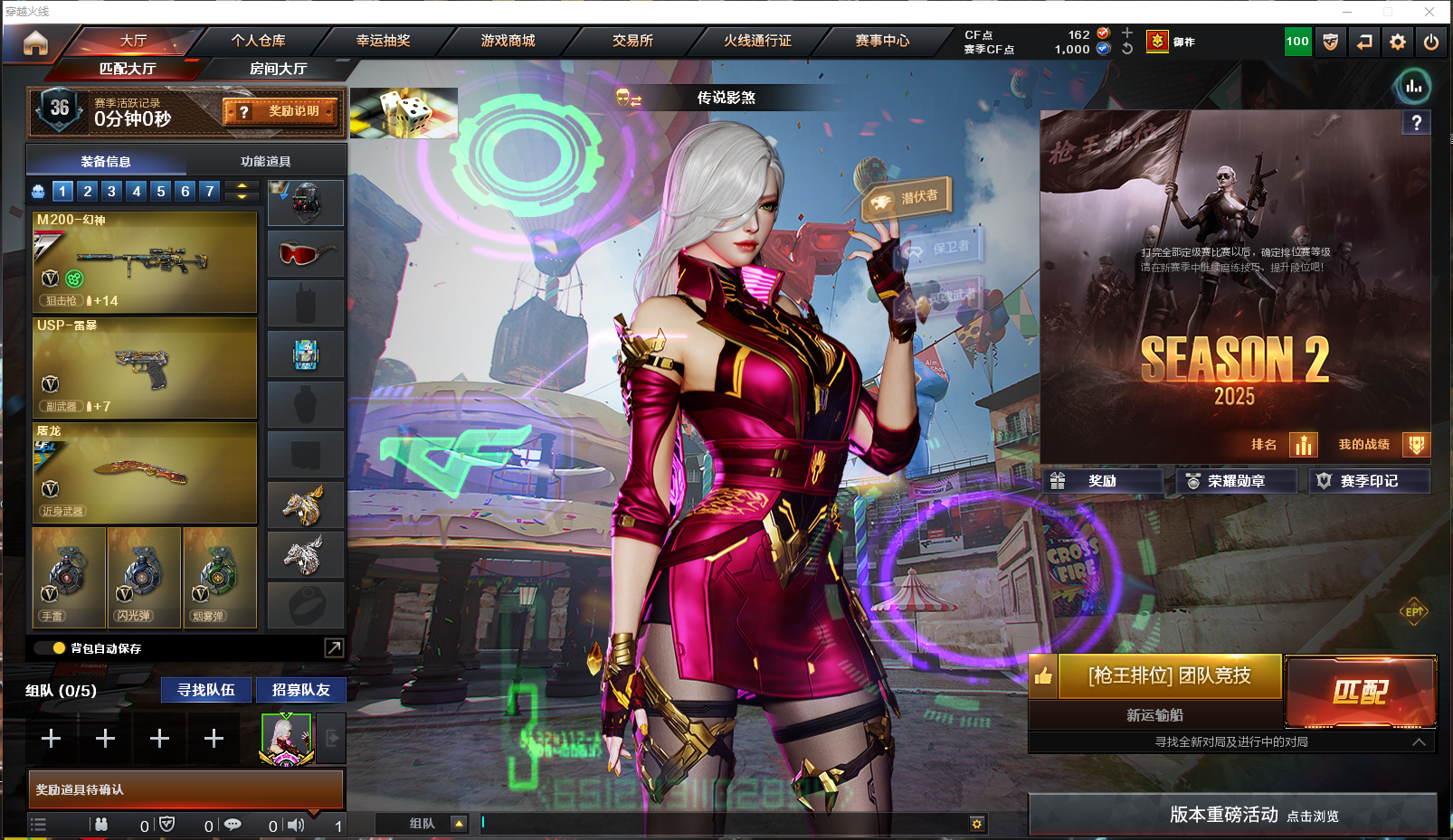The width and height of the screenshot is (1453, 840).
Task: Select the [枪王排位] 团队竞技 mode
Action: tap(1169, 675)
